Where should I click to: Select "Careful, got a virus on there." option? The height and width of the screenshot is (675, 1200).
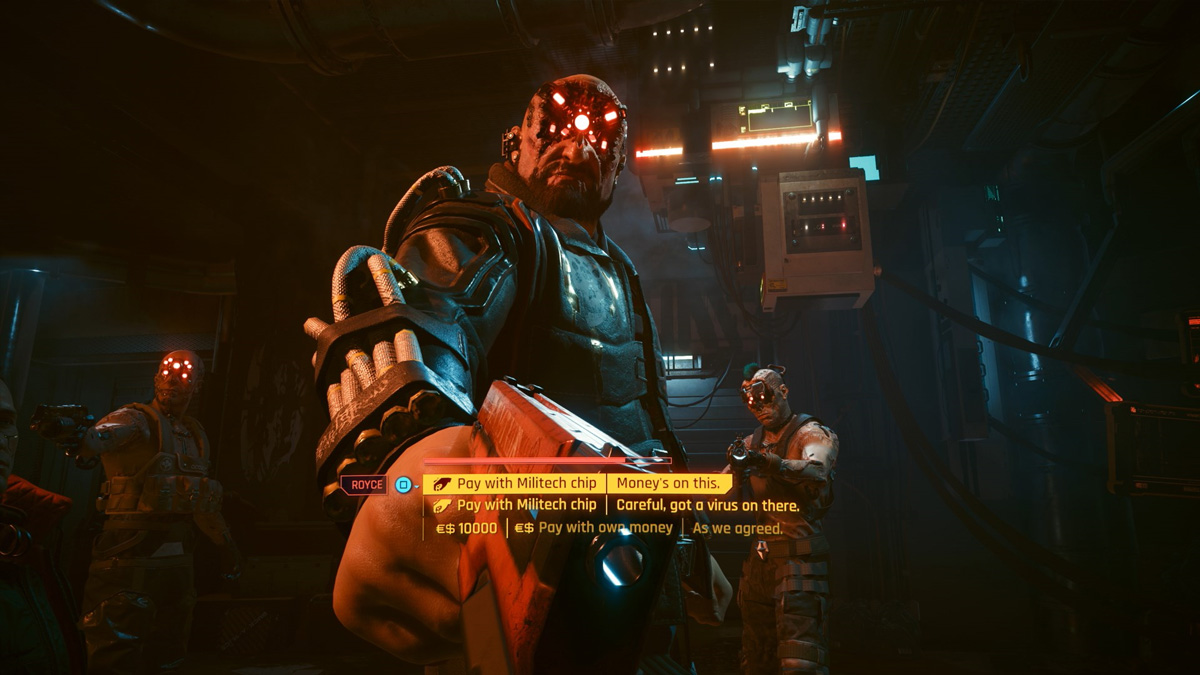click(x=707, y=506)
